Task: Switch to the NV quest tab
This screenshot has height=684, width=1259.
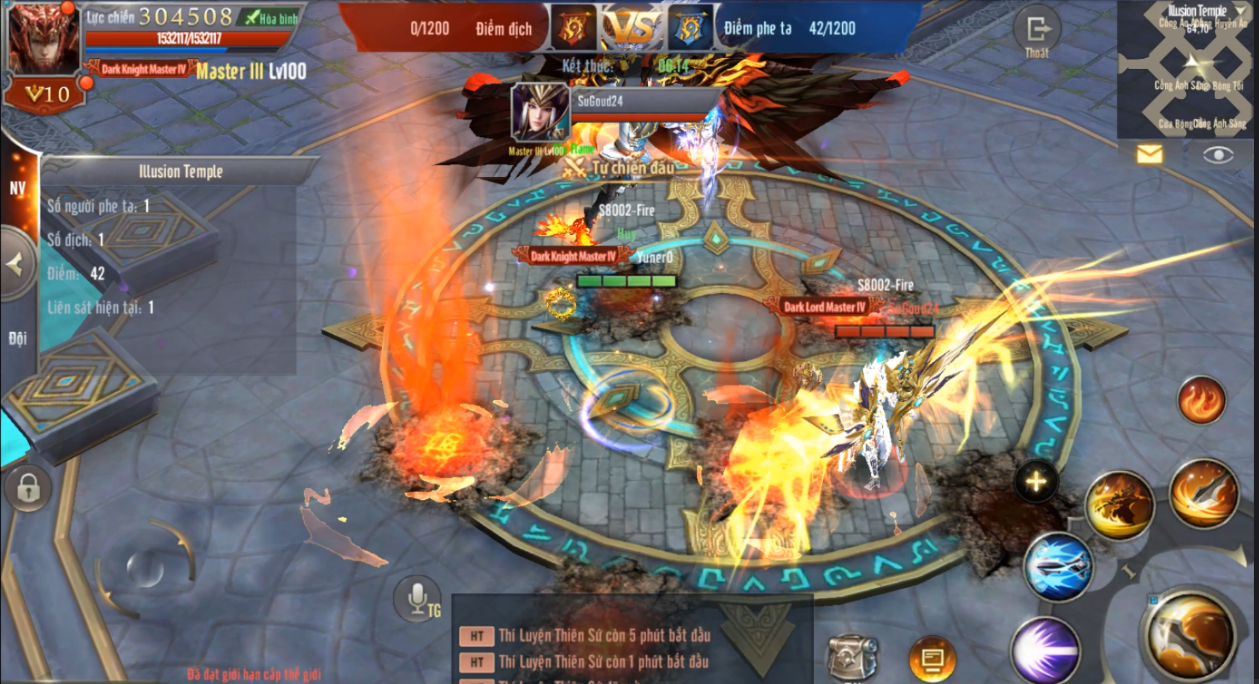Action: (17, 188)
